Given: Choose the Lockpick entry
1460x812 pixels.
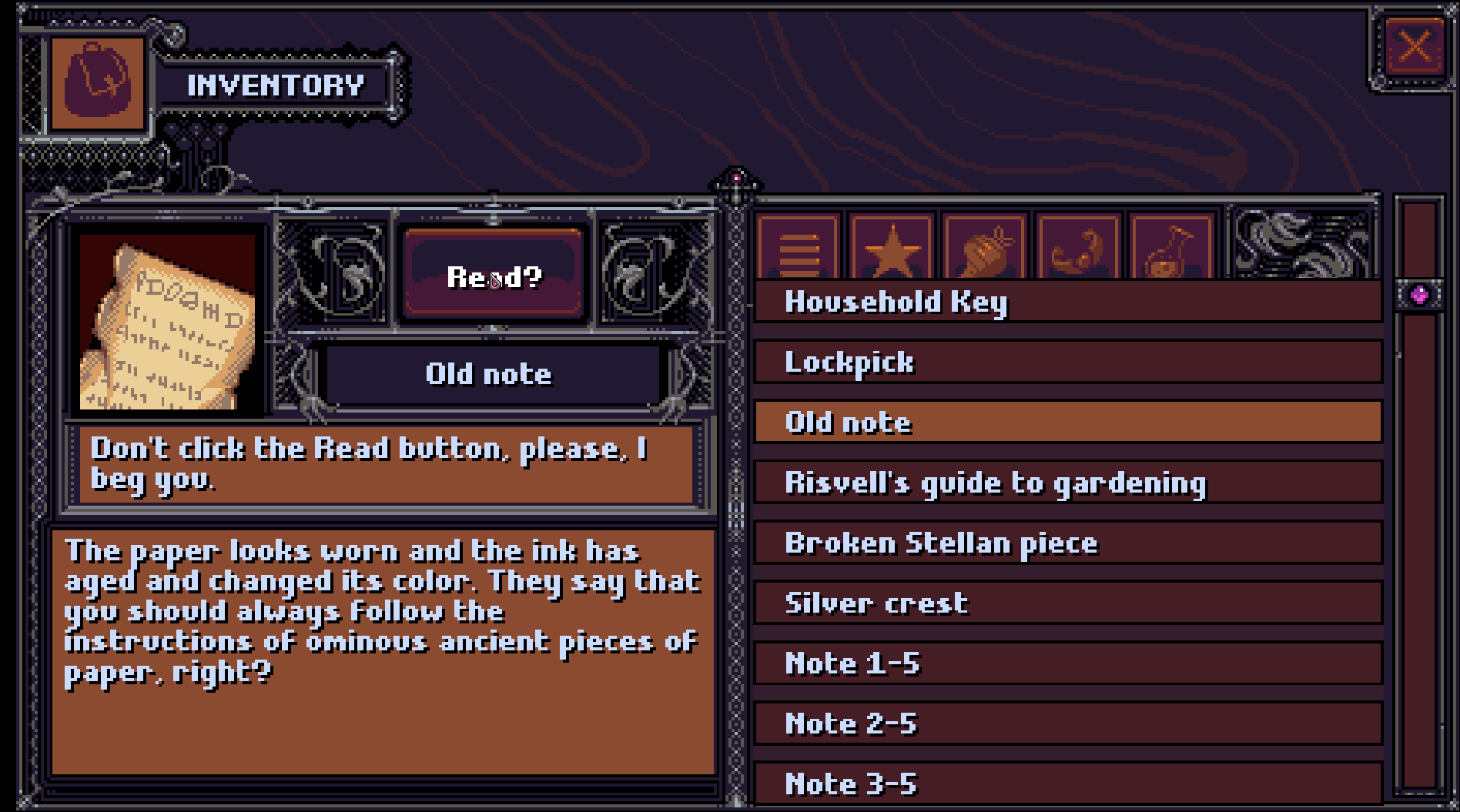Looking at the screenshot, I should [1067, 362].
